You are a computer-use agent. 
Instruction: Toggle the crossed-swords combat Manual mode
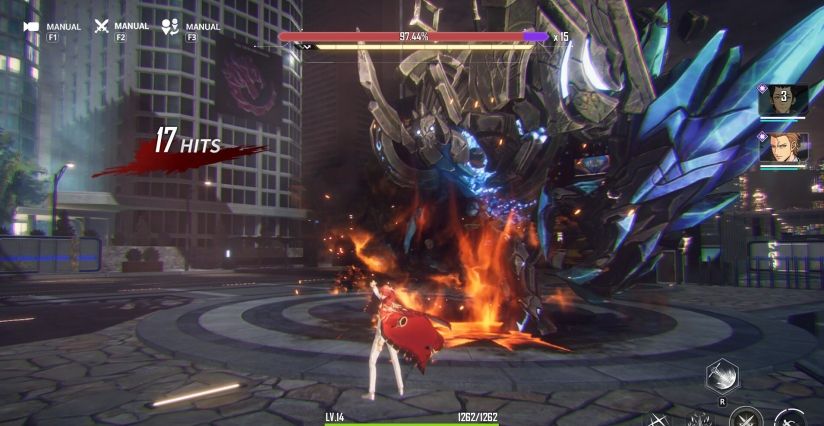click(101, 27)
